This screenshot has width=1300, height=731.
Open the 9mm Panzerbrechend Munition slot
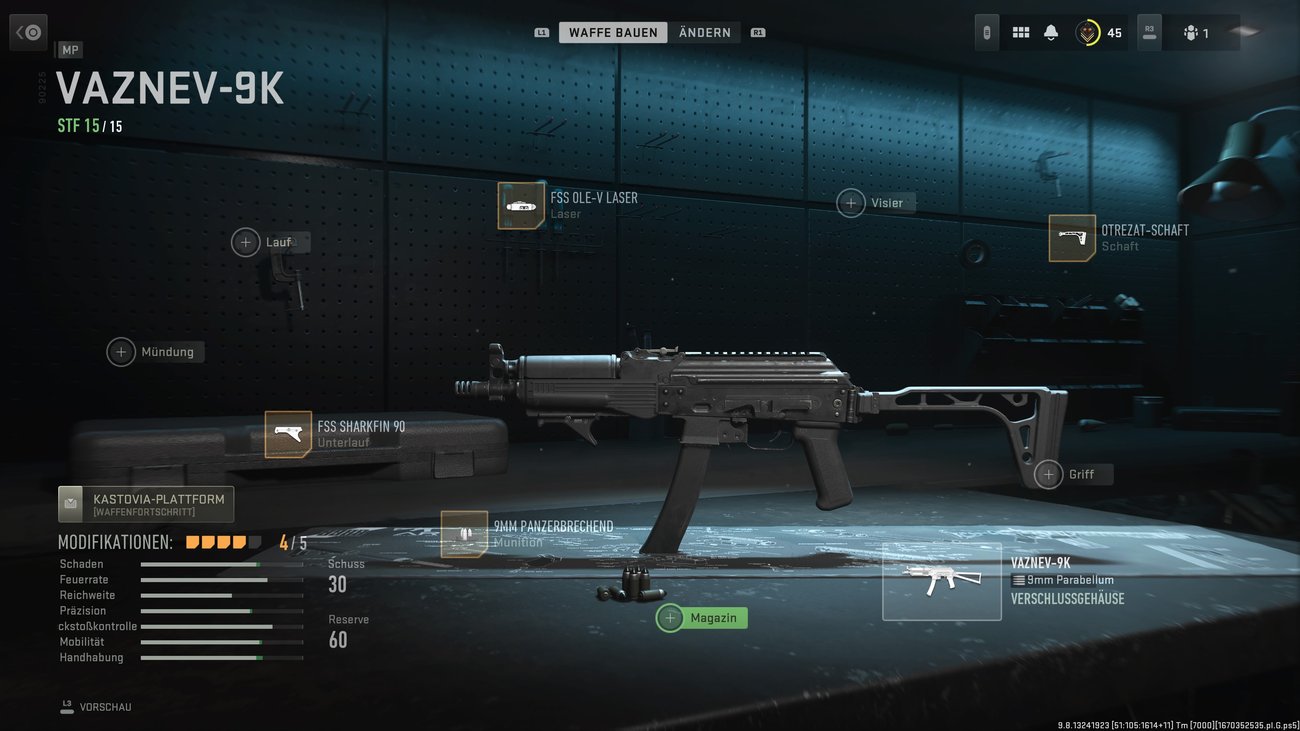464,534
